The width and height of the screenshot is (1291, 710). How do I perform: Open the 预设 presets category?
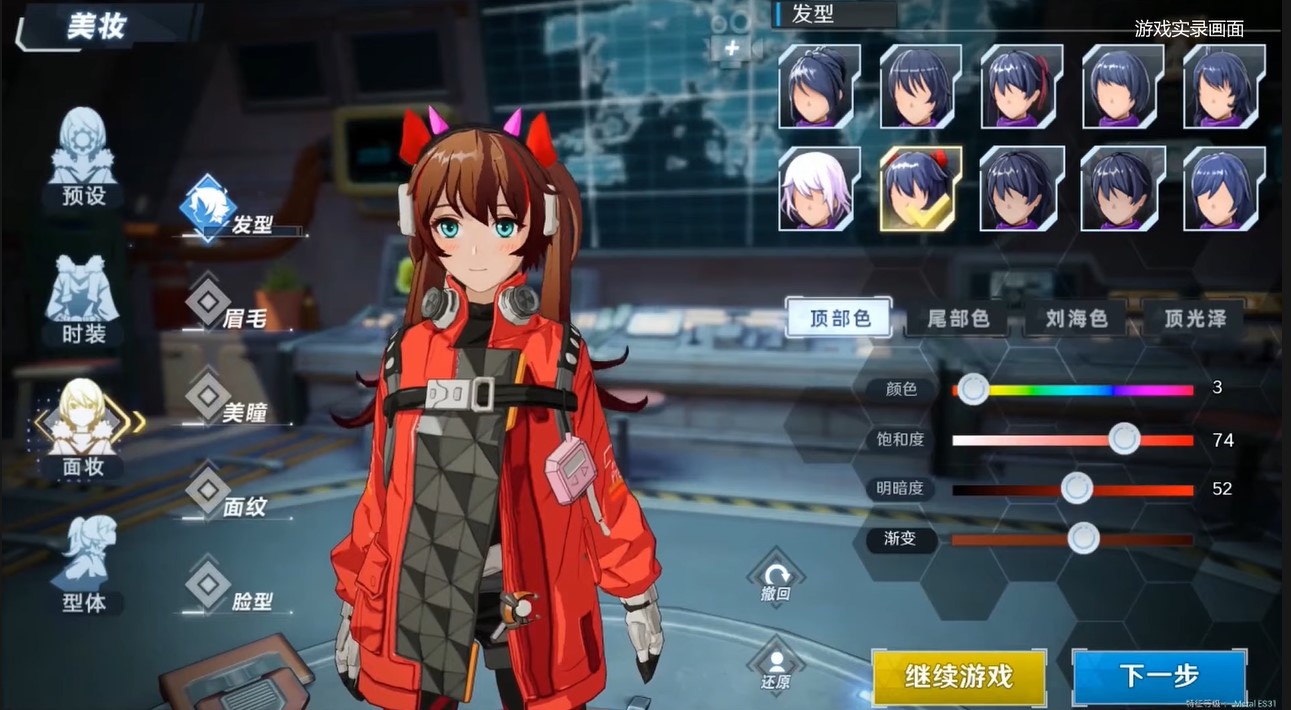click(x=84, y=160)
